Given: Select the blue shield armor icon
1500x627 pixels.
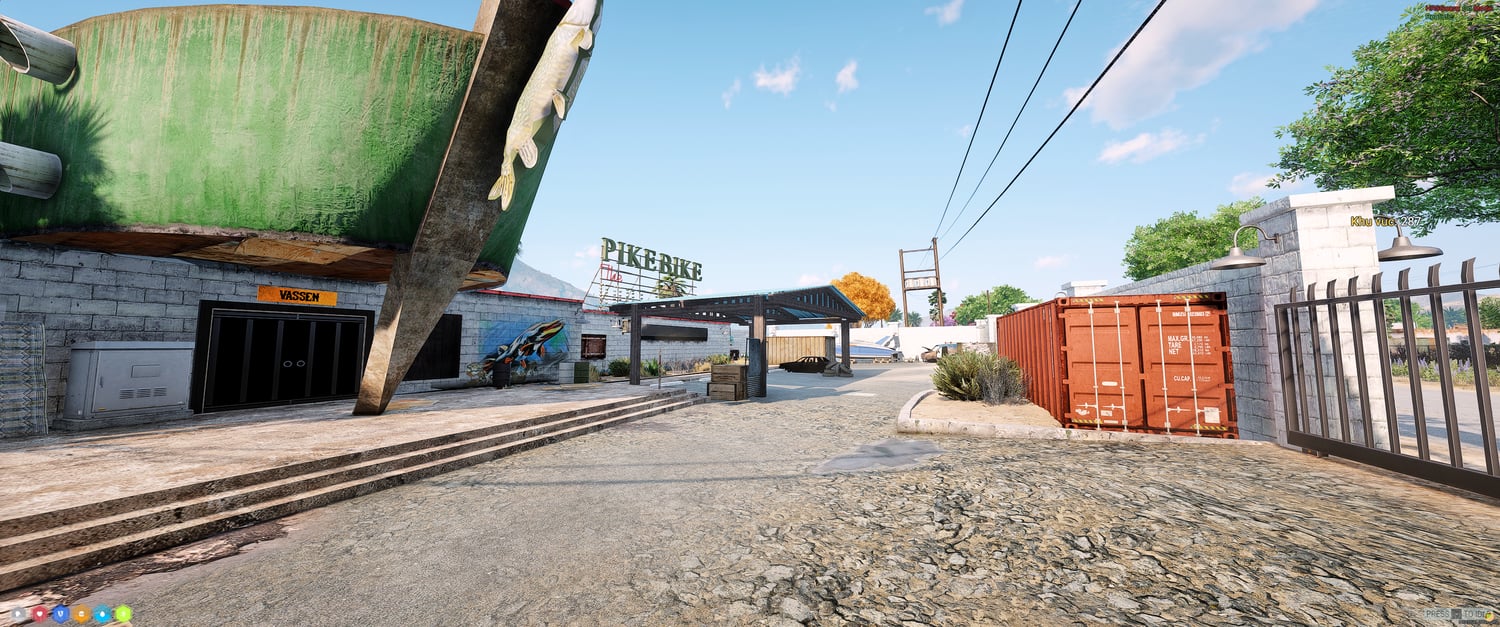Looking at the screenshot, I should [60, 614].
